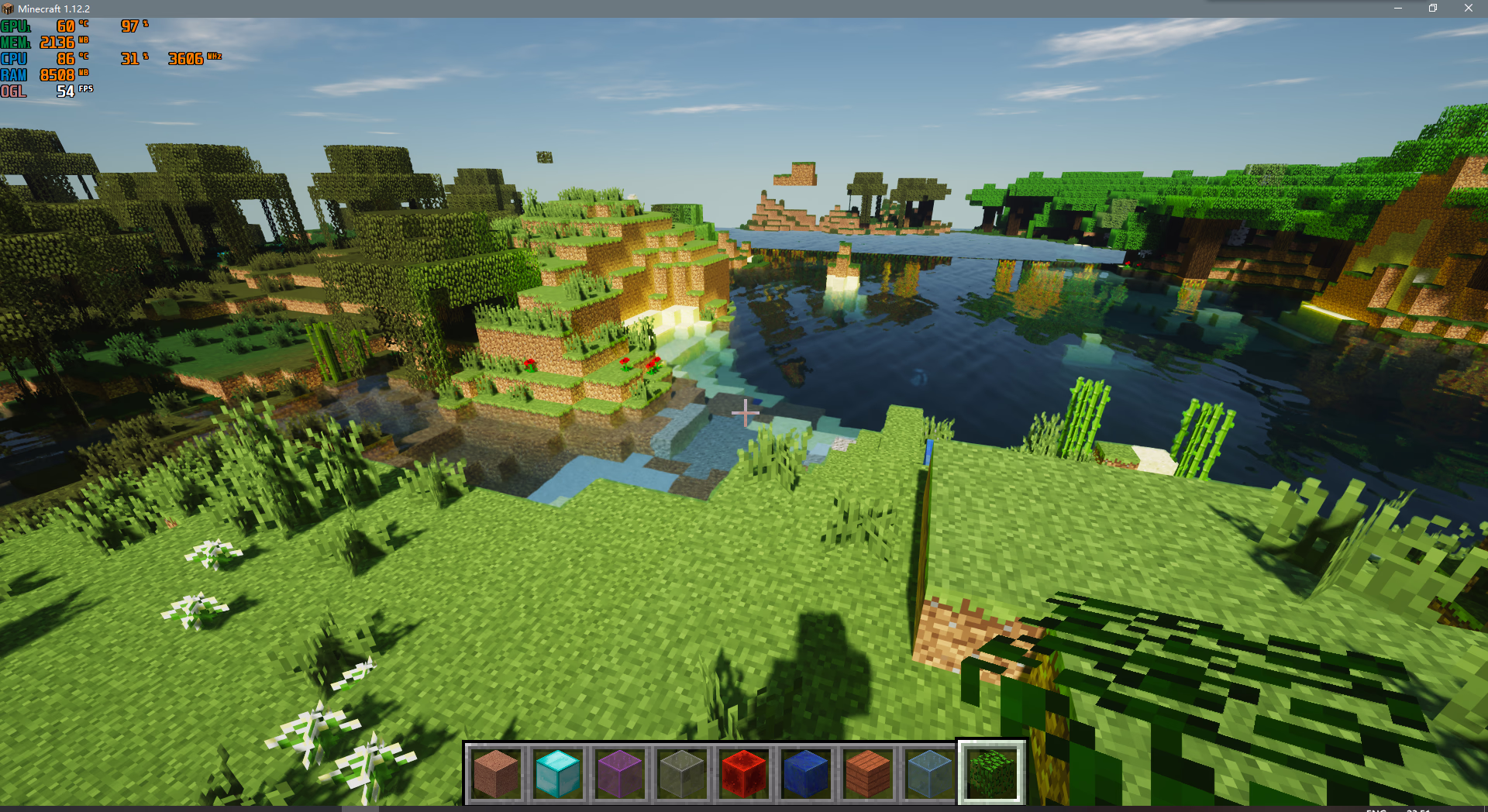Image resolution: width=1488 pixels, height=812 pixels.
Task: Select the diamond block hotbar slot
Action: click(x=557, y=772)
